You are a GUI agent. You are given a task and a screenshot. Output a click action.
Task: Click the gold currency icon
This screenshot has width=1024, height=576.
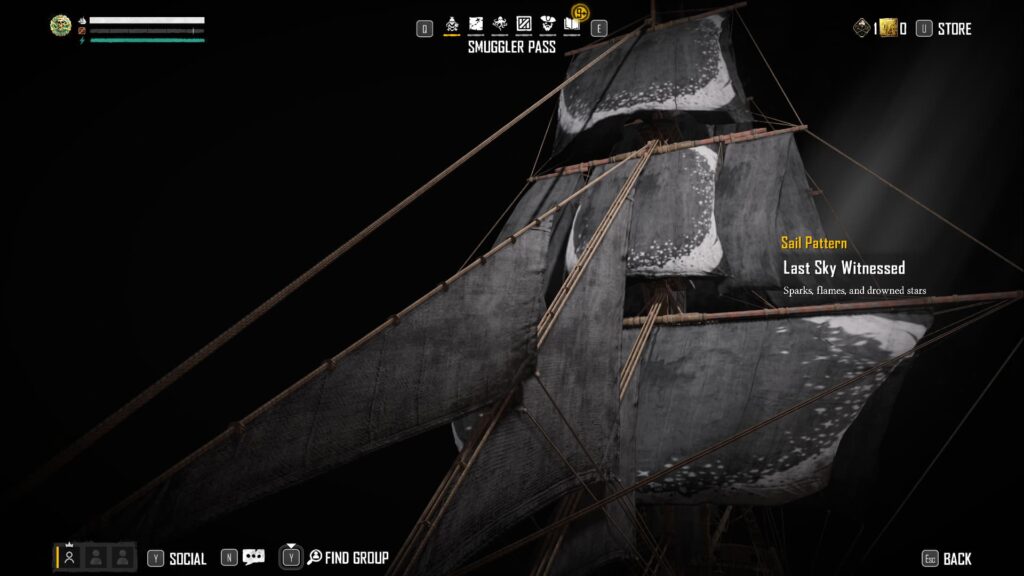[888, 28]
